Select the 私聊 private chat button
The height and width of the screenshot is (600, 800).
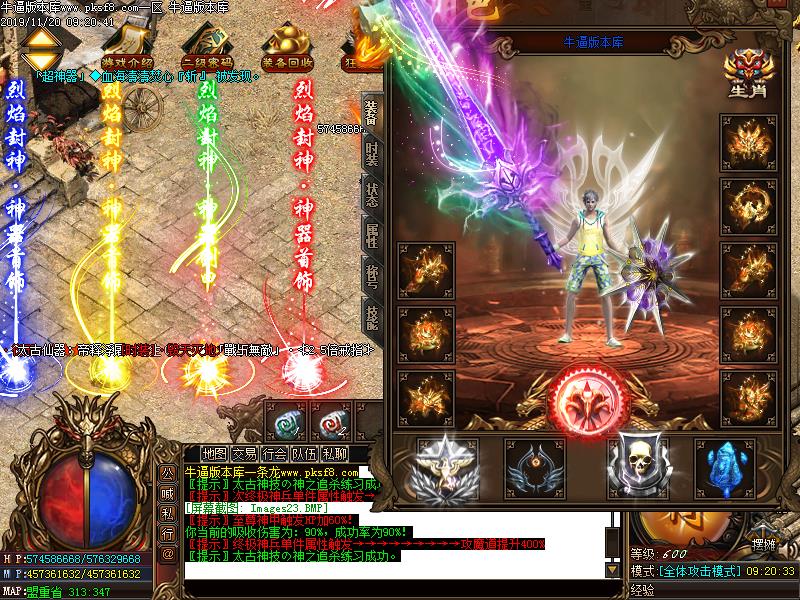pyautogui.click(x=335, y=453)
